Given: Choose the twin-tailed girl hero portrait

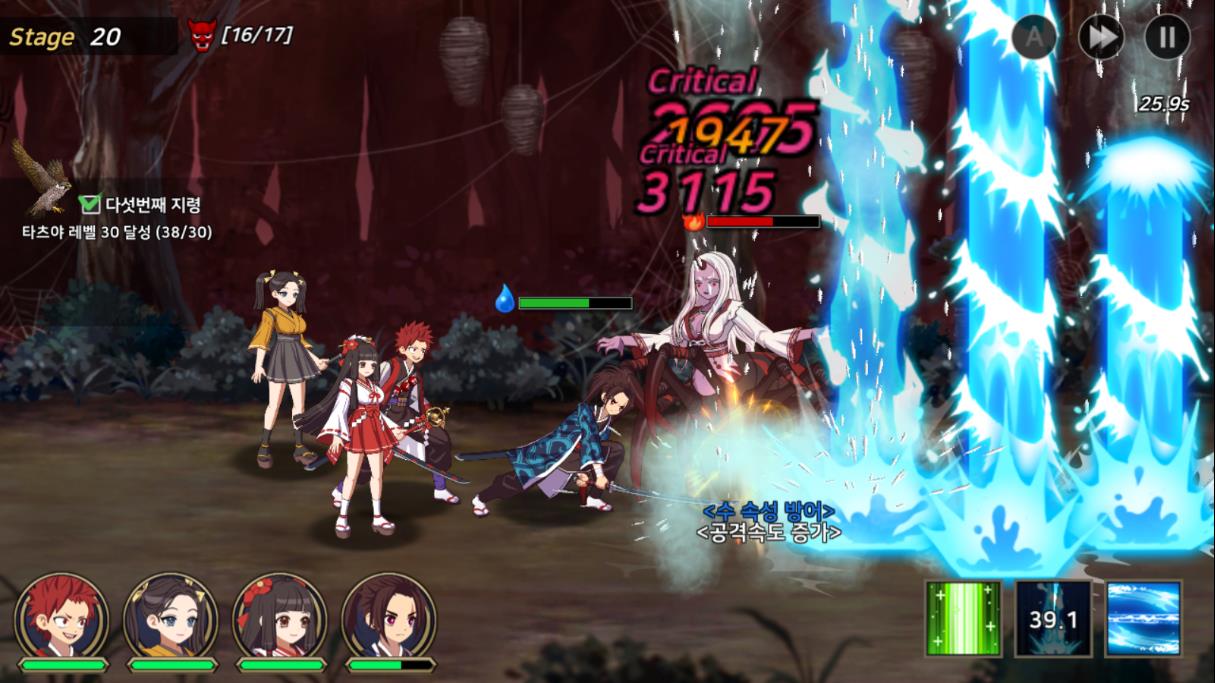Looking at the screenshot, I should (x=170, y=616).
